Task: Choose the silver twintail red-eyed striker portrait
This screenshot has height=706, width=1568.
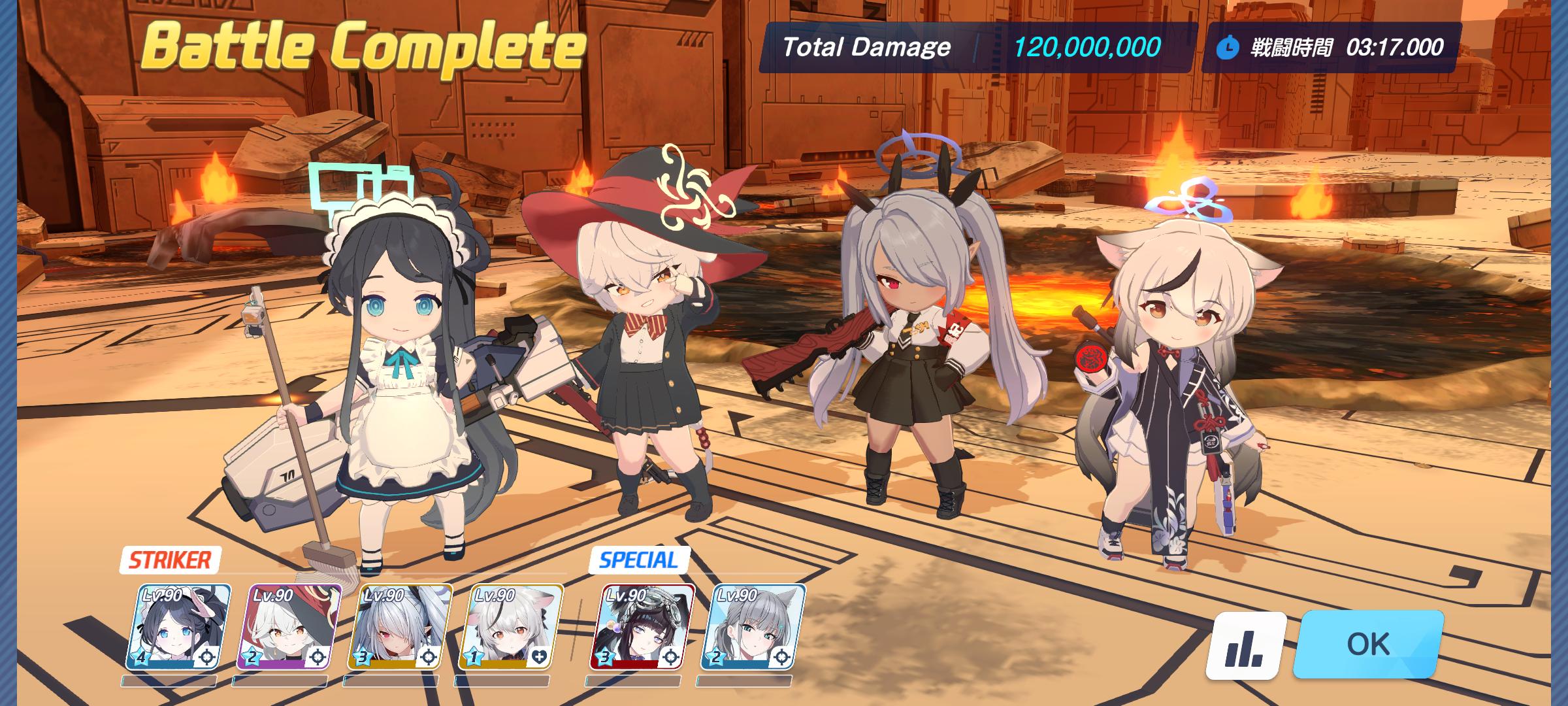Action: pyautogui.click(x=400, y=628)
